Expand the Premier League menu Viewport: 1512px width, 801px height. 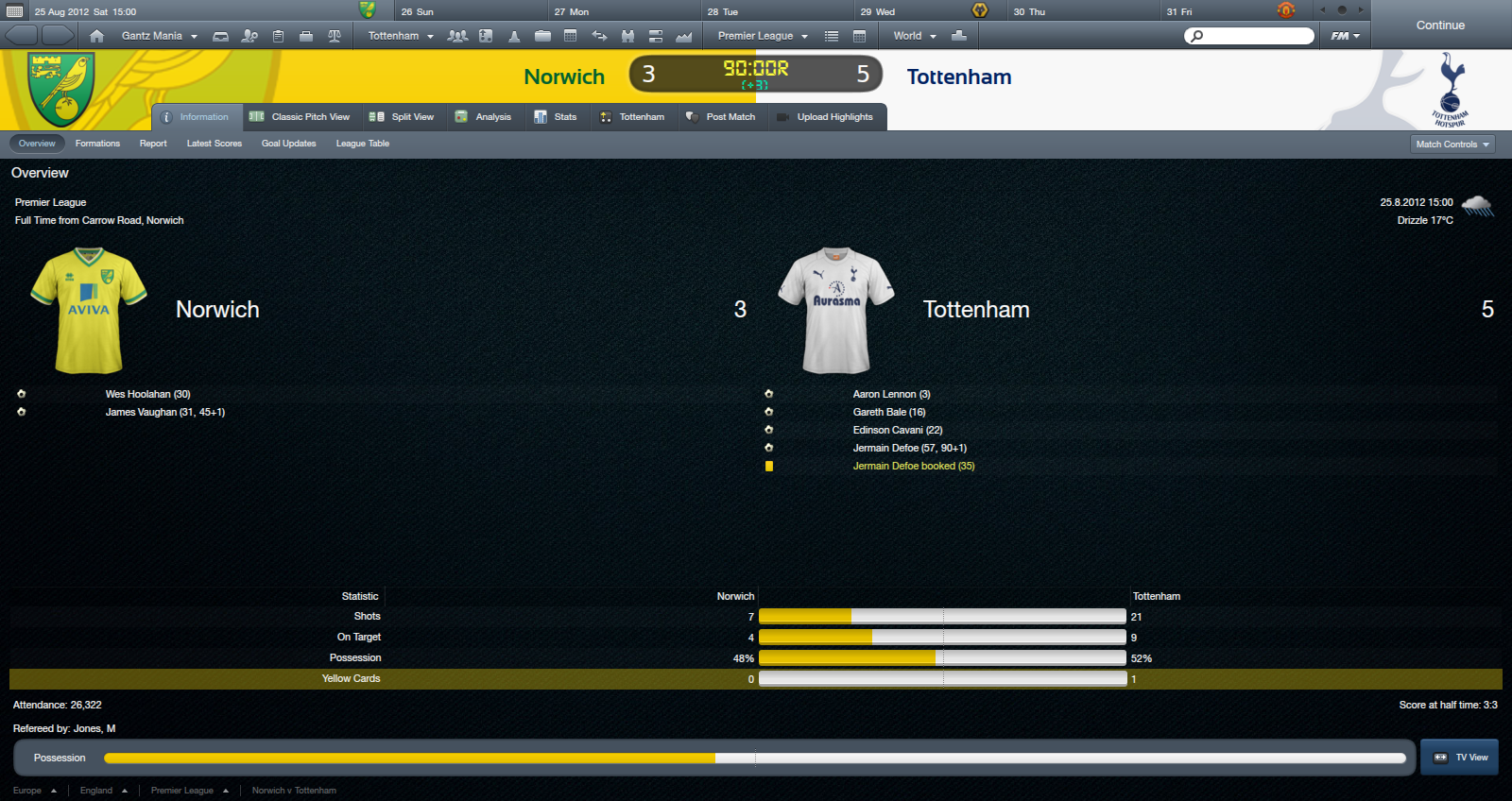tap(763, 36)
